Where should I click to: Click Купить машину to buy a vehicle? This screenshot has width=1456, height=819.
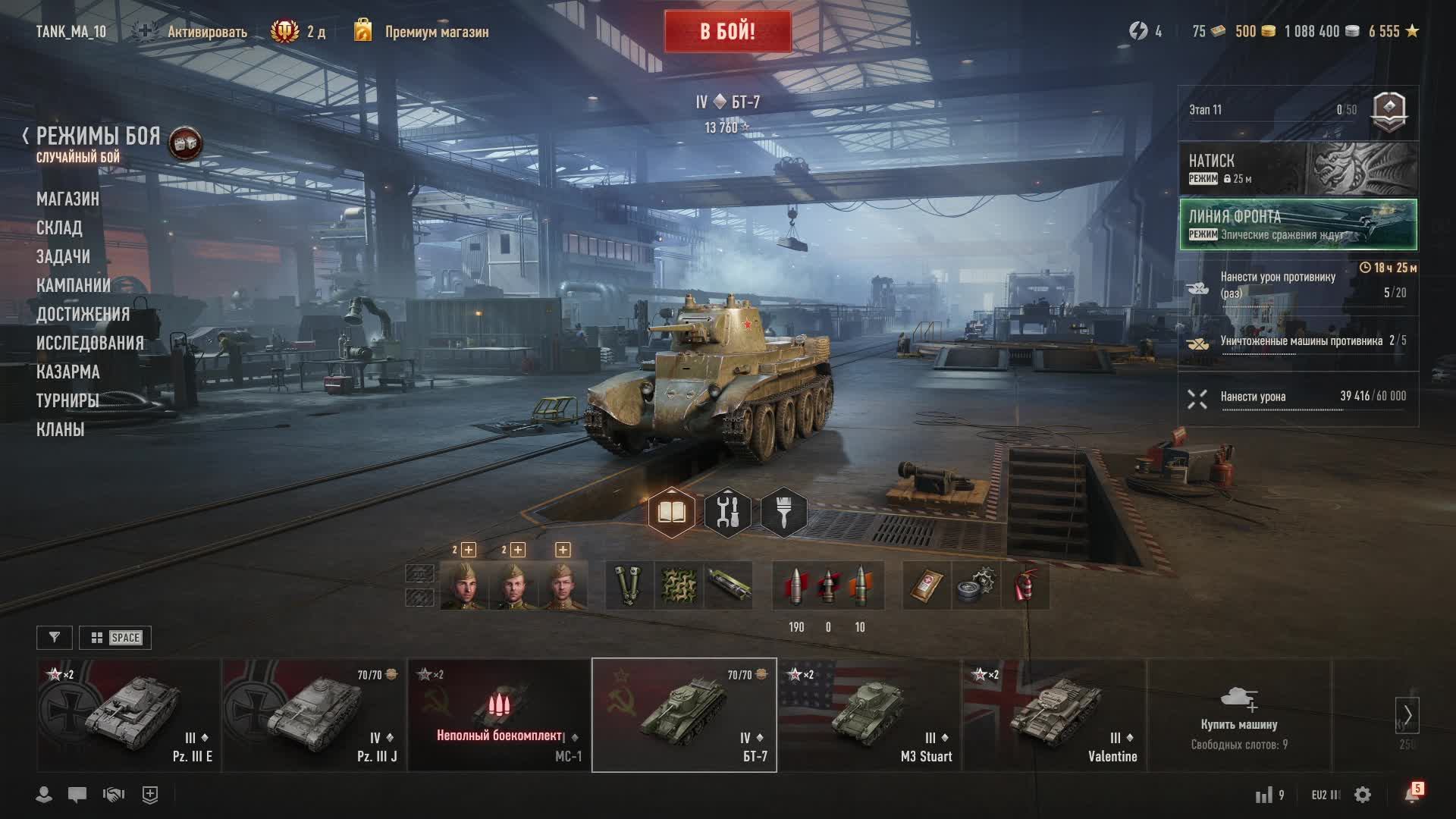(x=1238, y=715)
